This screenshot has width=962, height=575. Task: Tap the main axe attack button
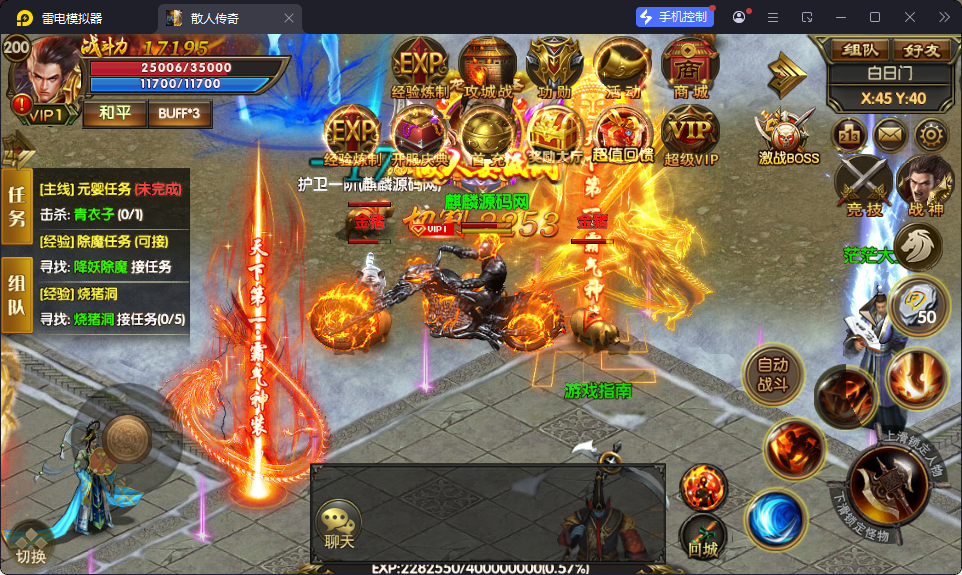(884, 488)
